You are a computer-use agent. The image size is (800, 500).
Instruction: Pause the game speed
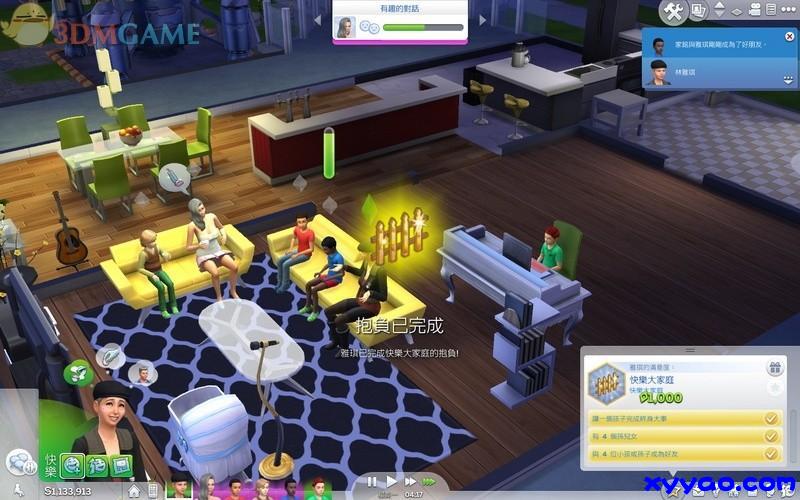pos(372,482)
